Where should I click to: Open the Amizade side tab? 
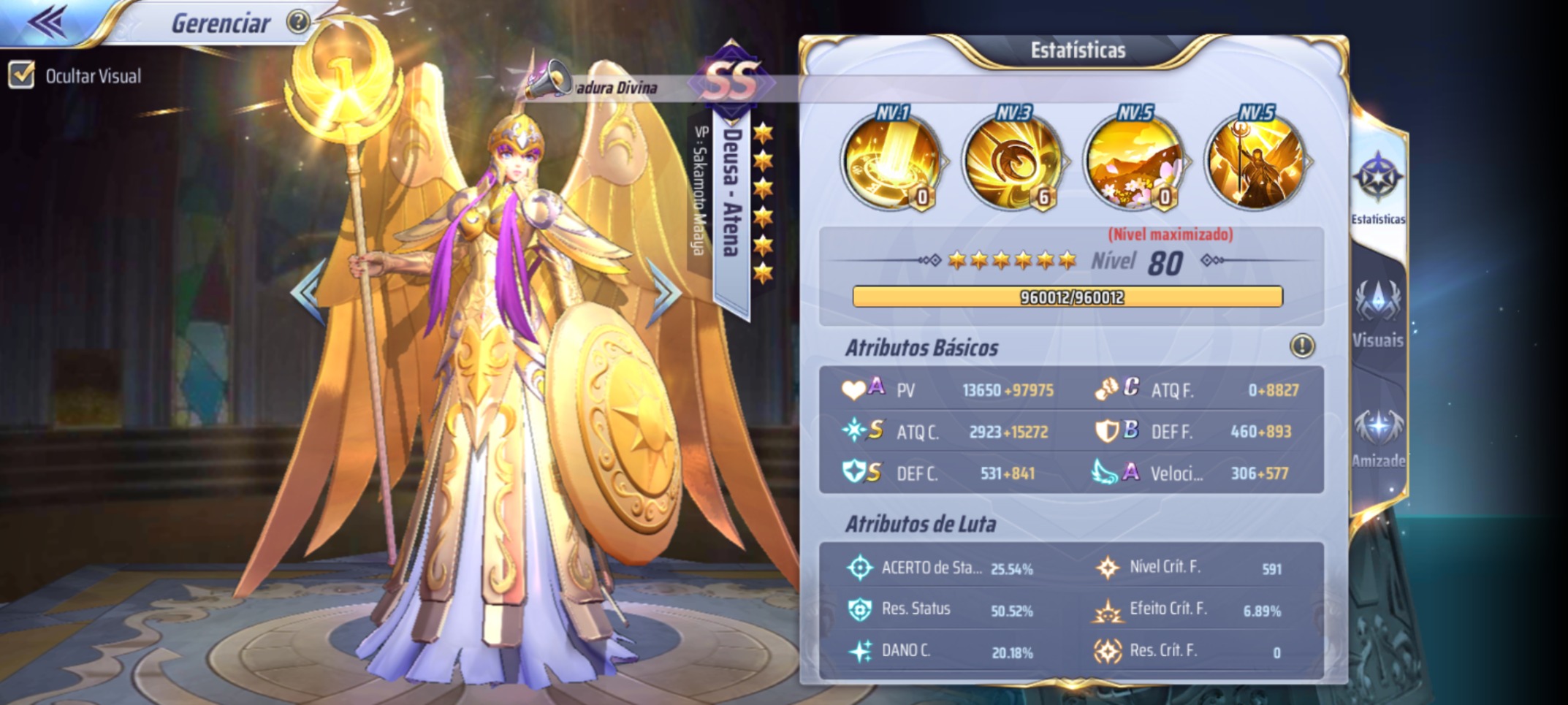pos(1377,437)
